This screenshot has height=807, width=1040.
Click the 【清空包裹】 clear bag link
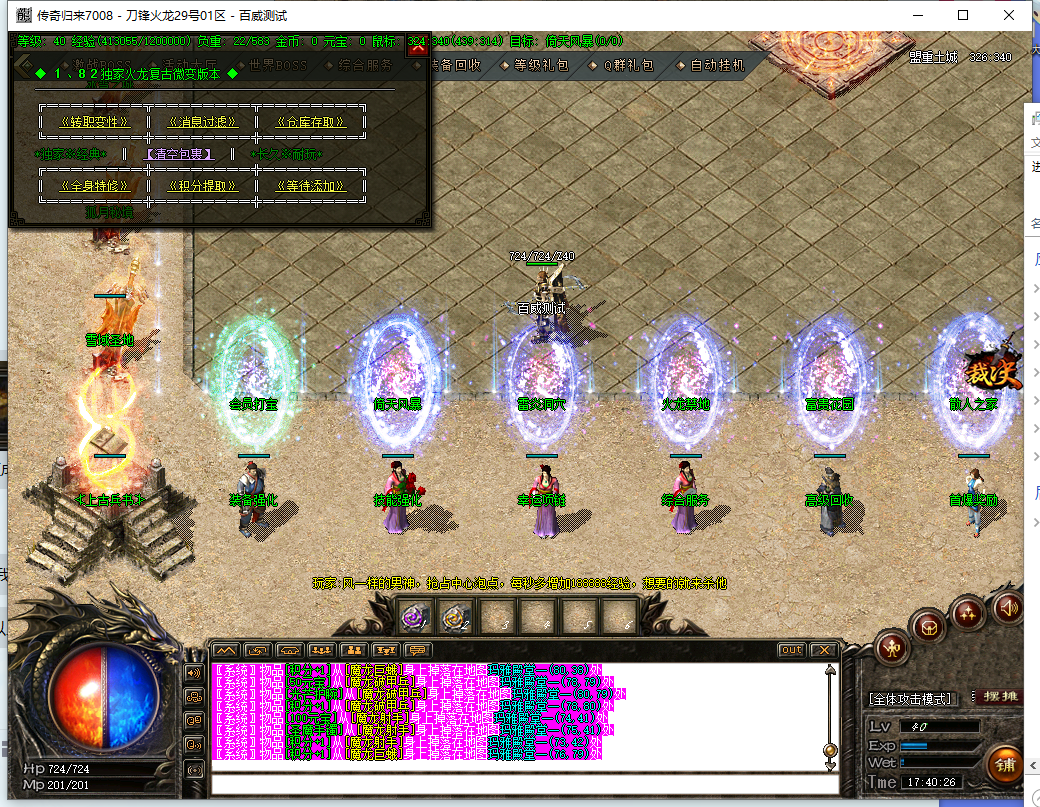179,154
